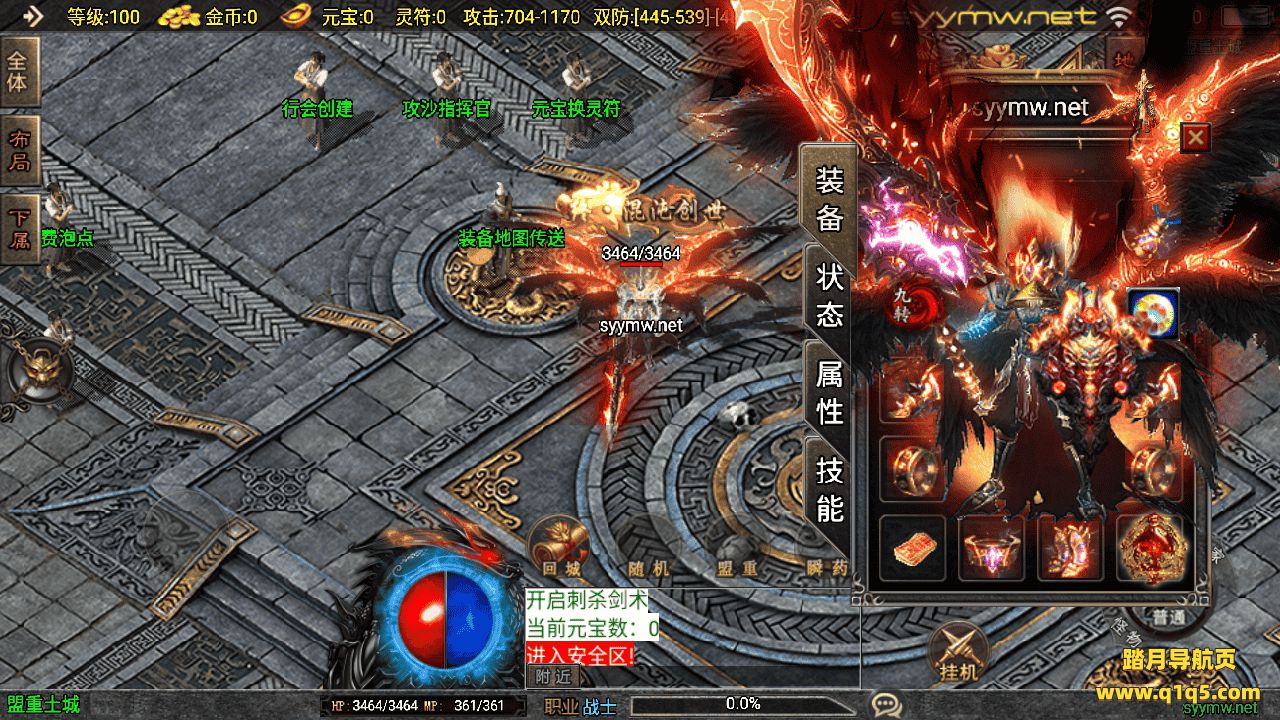
Task: Inspect the red dragon medallion slot
Action: (x=1150, y=548)
